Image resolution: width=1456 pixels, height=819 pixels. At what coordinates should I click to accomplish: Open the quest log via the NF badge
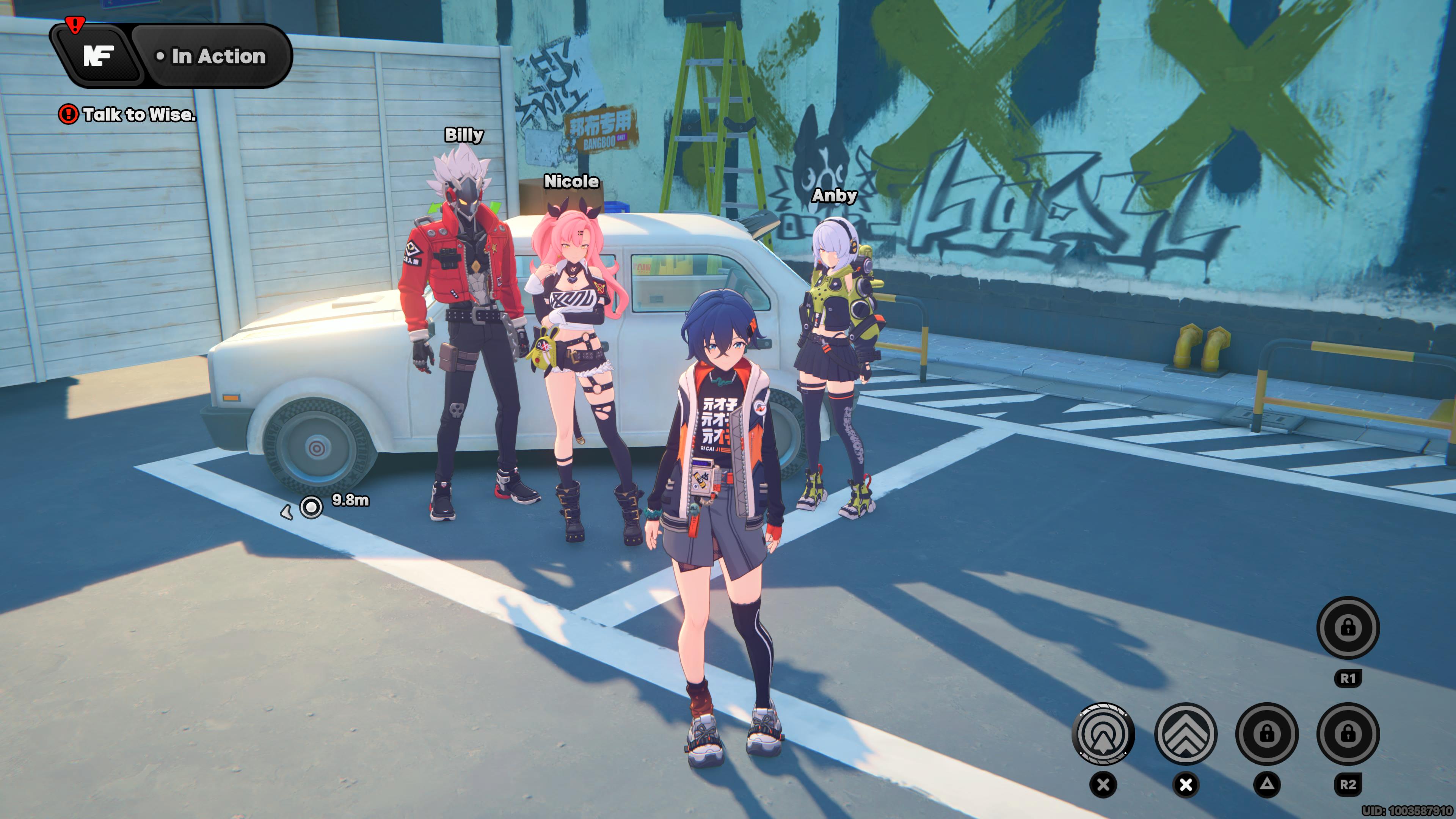coord(98,56)
